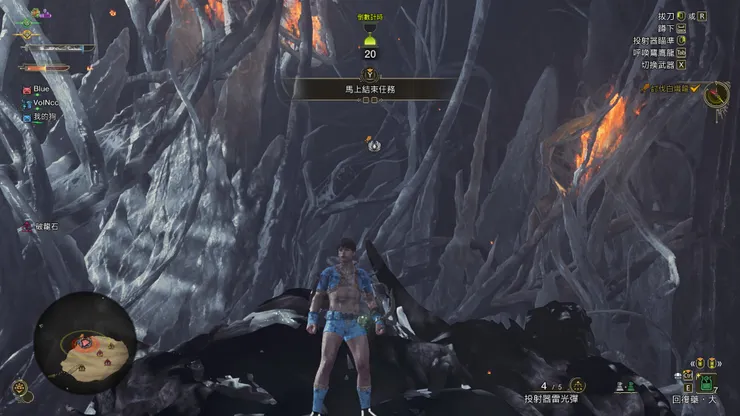The image size is (740, 416).
Task: Select the 我的狗 companion entry
Action: tap(43, 117)
